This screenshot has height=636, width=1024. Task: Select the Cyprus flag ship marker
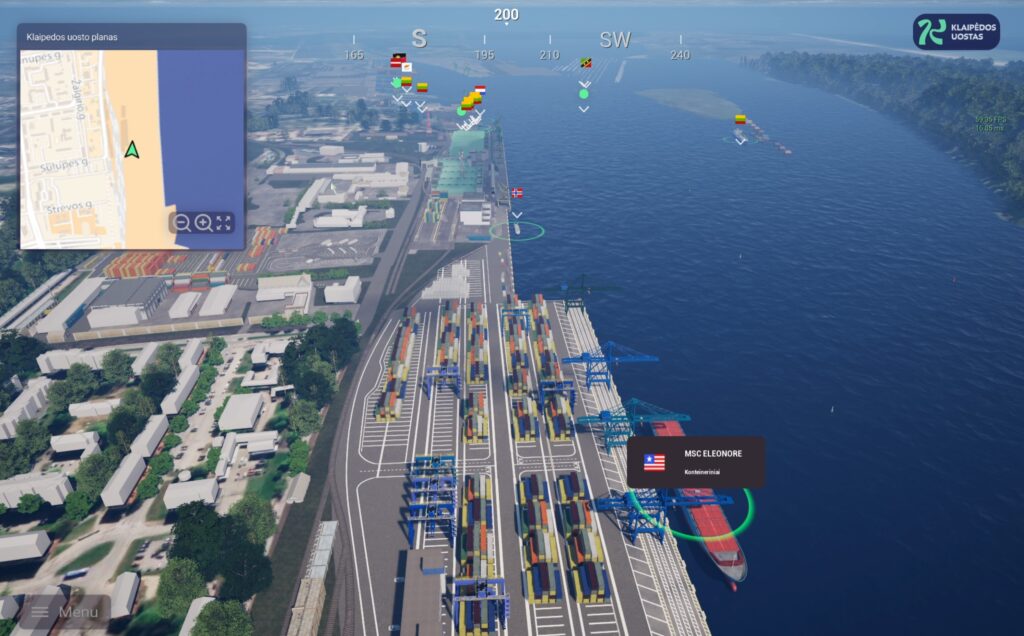[x=406, y=67]
